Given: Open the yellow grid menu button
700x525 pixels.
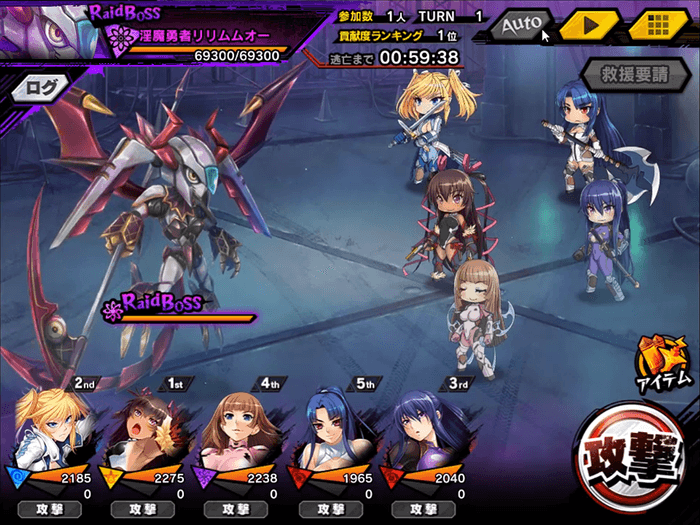Looking at the screenshot, I should pos(657,24).
